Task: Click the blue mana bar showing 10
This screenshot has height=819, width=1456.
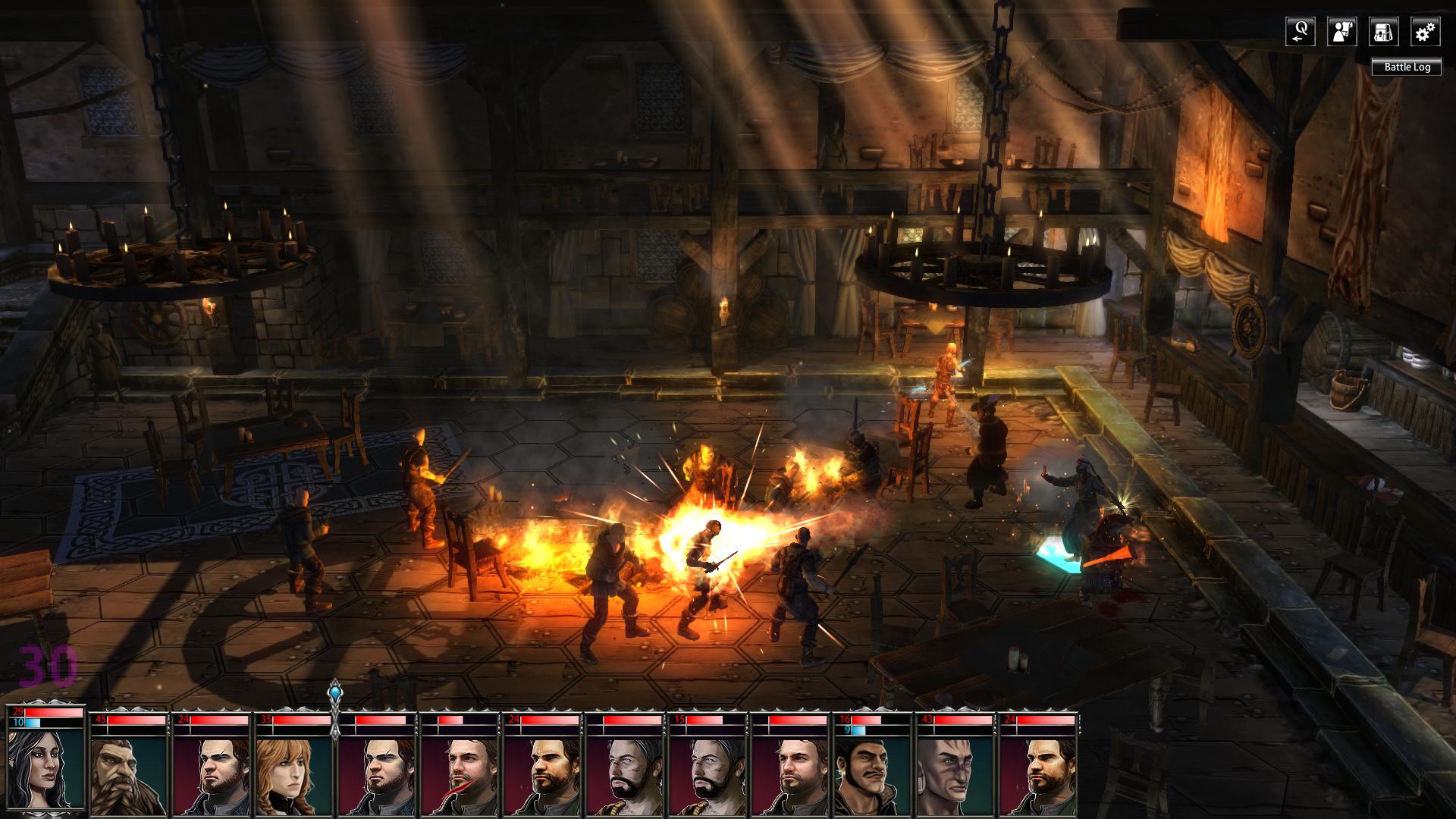Action: click(34, 723)
